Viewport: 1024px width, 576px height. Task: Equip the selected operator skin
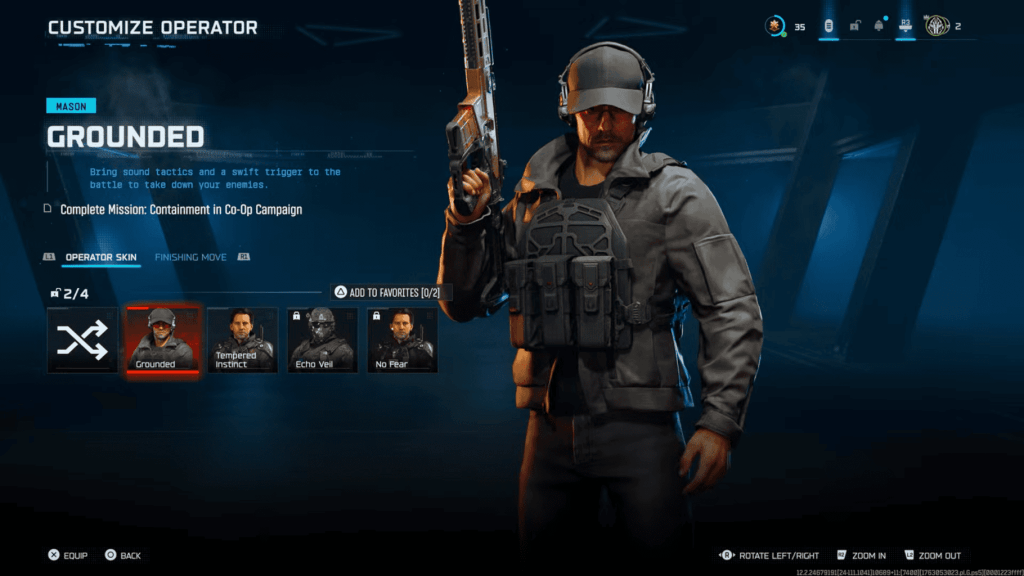tap(67, 555)
